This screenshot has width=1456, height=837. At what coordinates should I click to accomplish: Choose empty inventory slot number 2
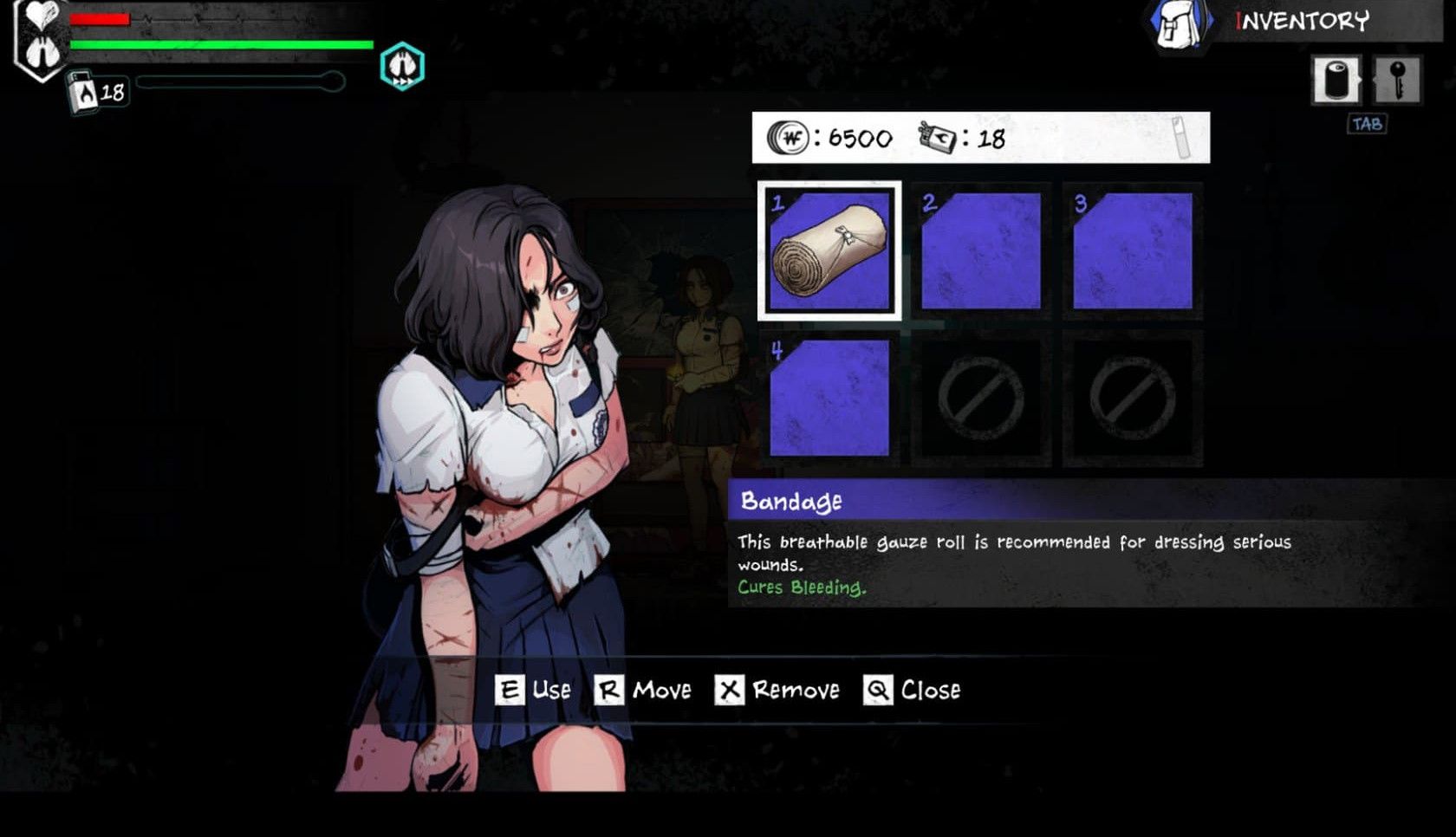980,251
